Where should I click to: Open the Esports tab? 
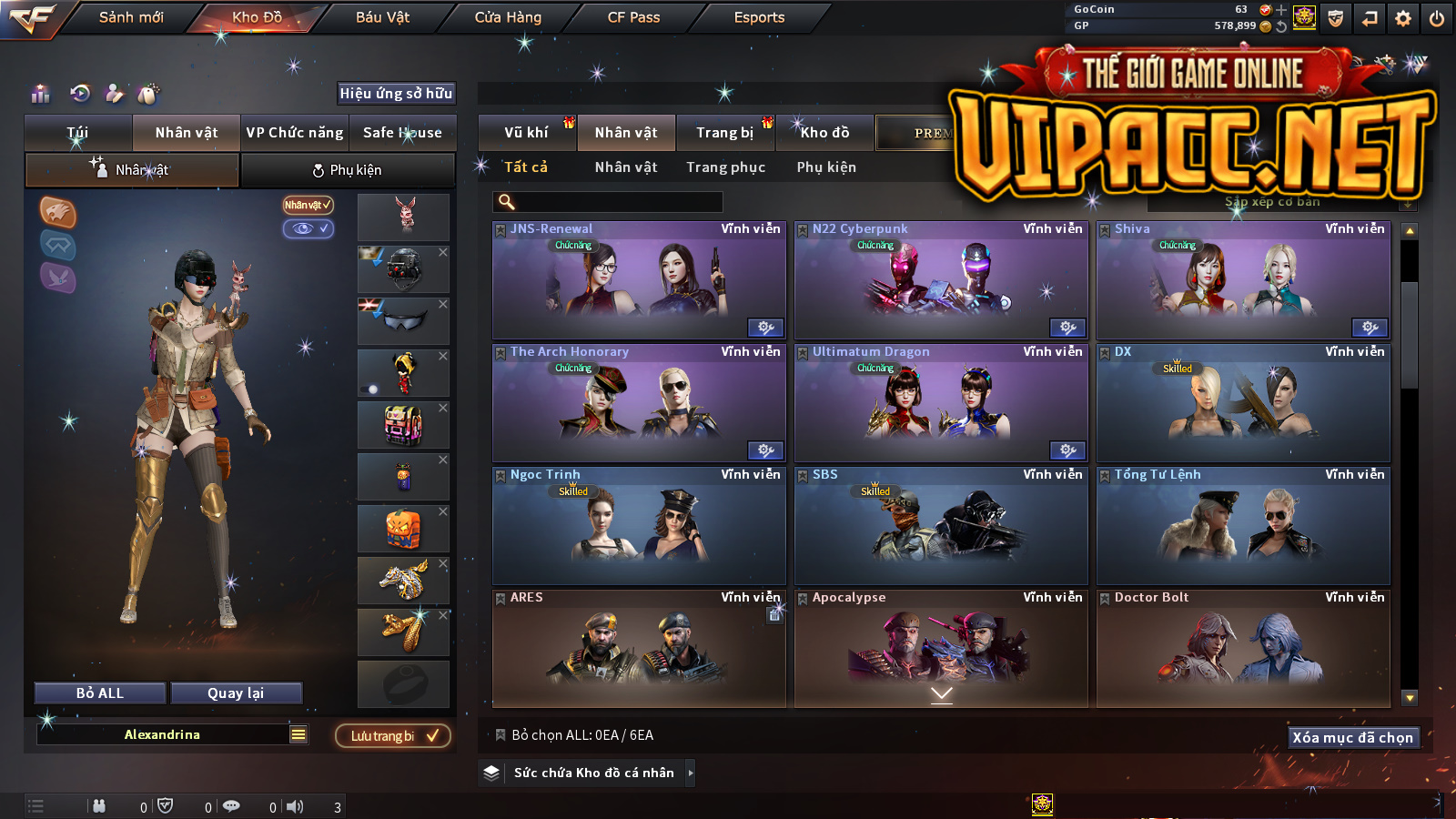click(759, 17)
